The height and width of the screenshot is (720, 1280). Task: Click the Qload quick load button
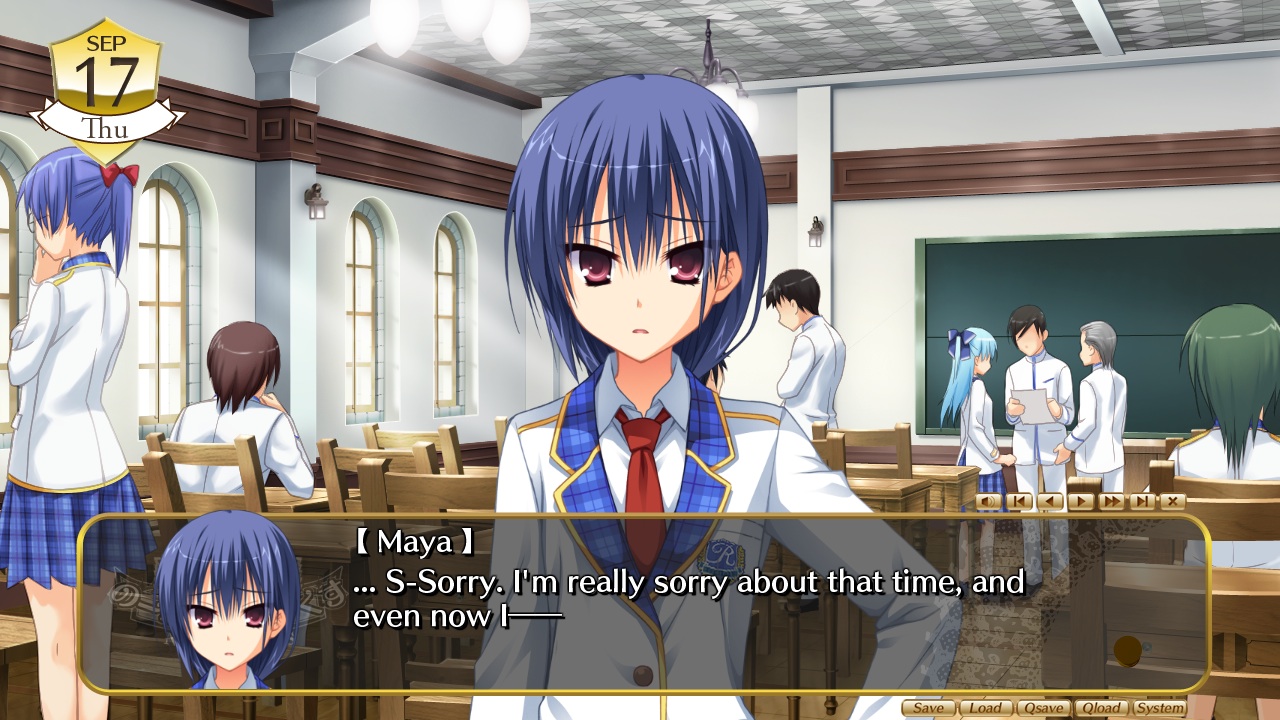[1101, 708]
